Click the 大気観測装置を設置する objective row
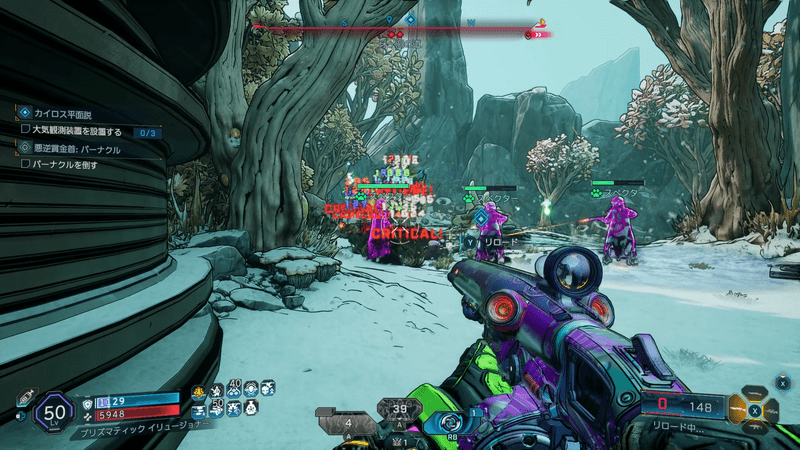Viewport: 800px width, 450px height. (x=77, y=131)
